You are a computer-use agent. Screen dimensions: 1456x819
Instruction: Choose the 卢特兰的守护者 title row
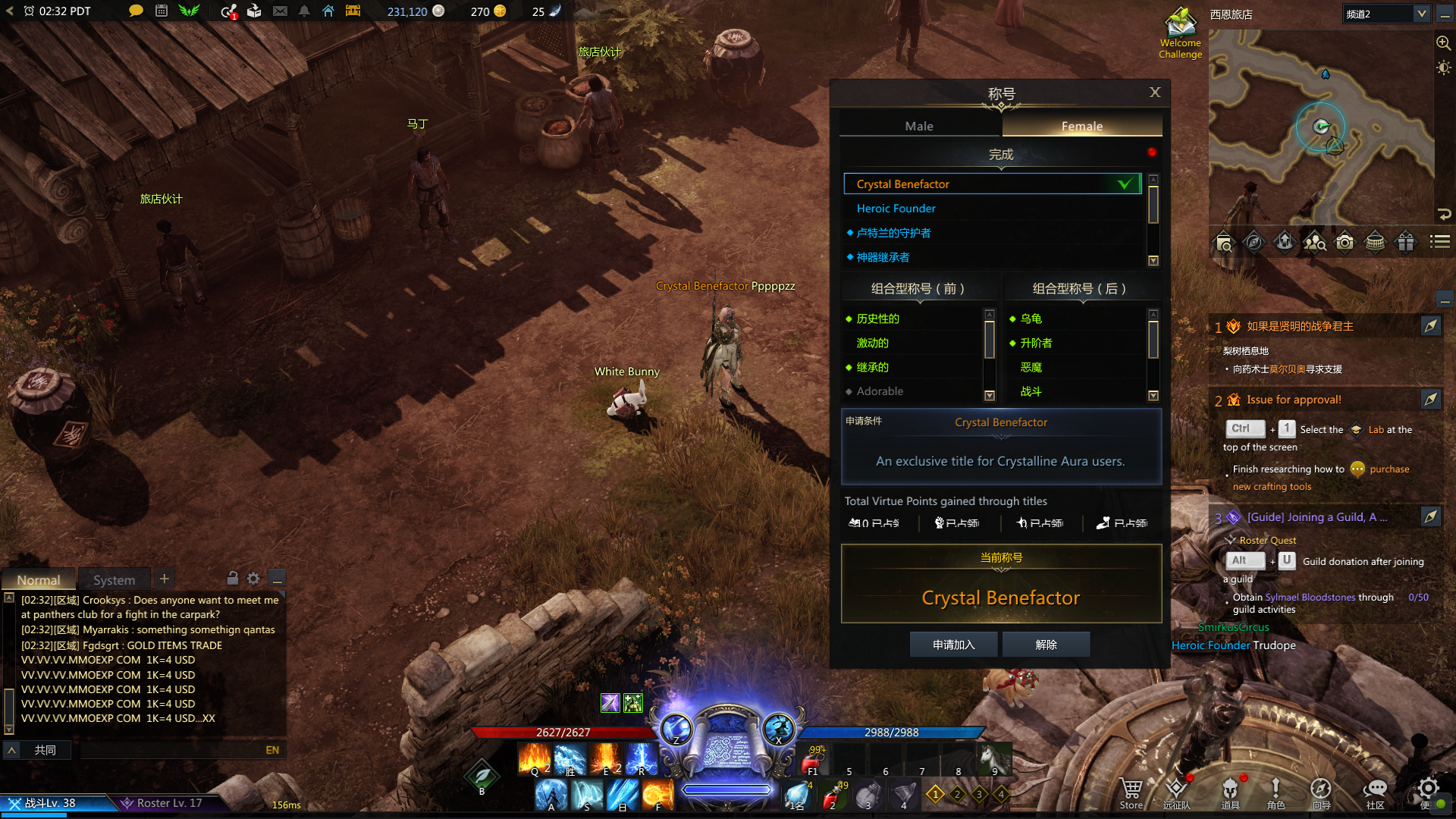(893, 233)
